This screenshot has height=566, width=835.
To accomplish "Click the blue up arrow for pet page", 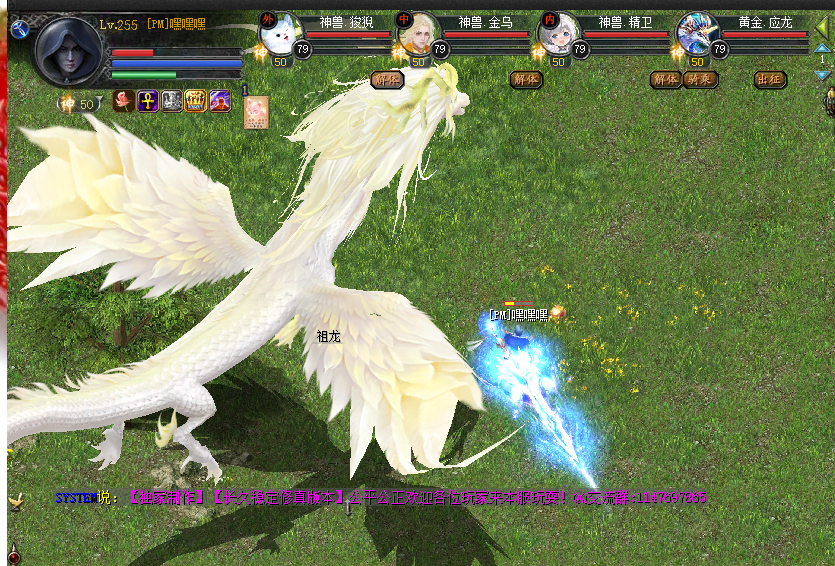I will pos(822,47).
